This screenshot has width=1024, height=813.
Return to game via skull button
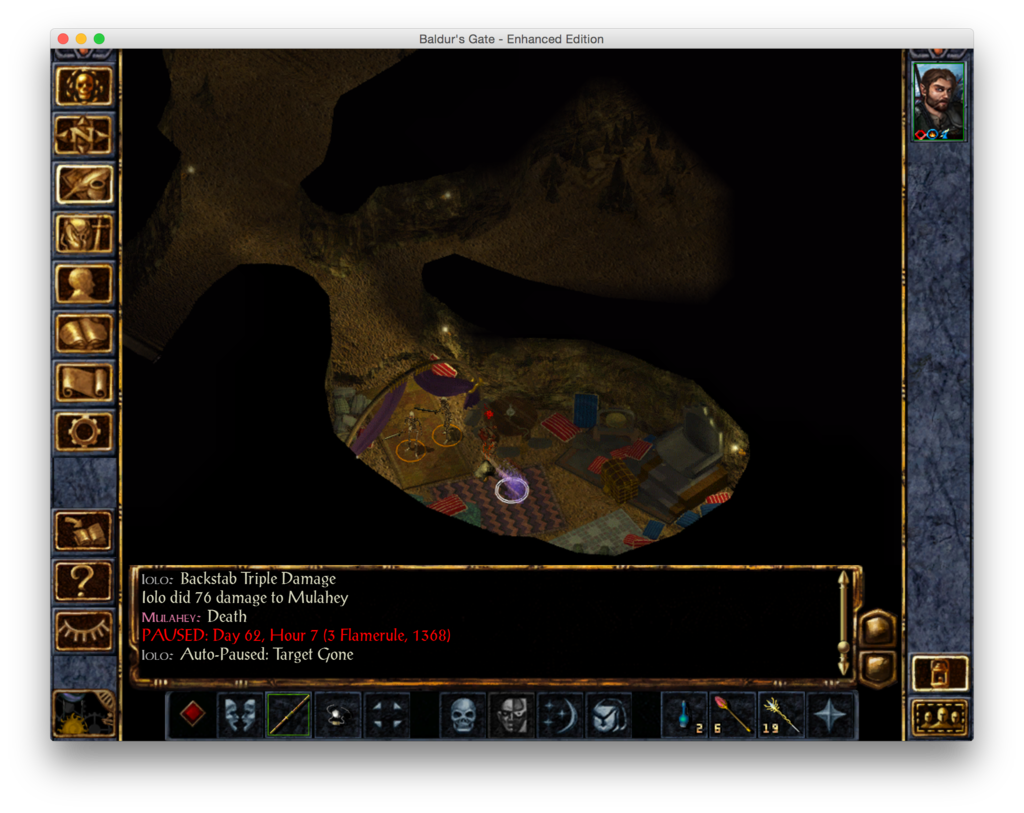click(84, 86)
